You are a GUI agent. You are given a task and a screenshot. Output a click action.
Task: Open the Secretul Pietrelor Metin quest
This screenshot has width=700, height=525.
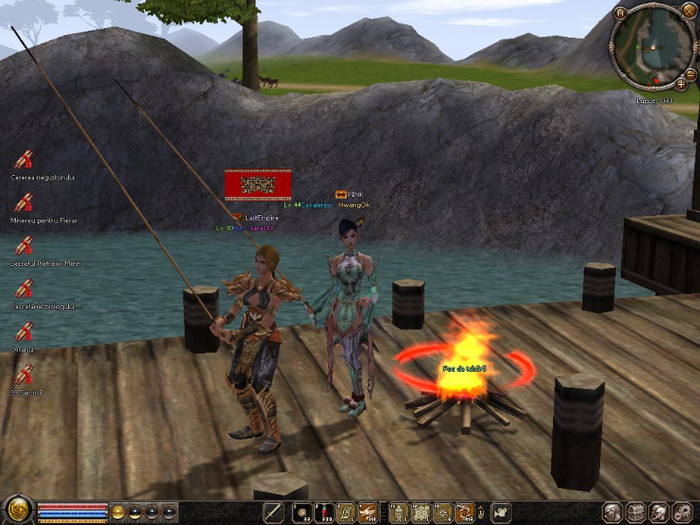[23, 244]
